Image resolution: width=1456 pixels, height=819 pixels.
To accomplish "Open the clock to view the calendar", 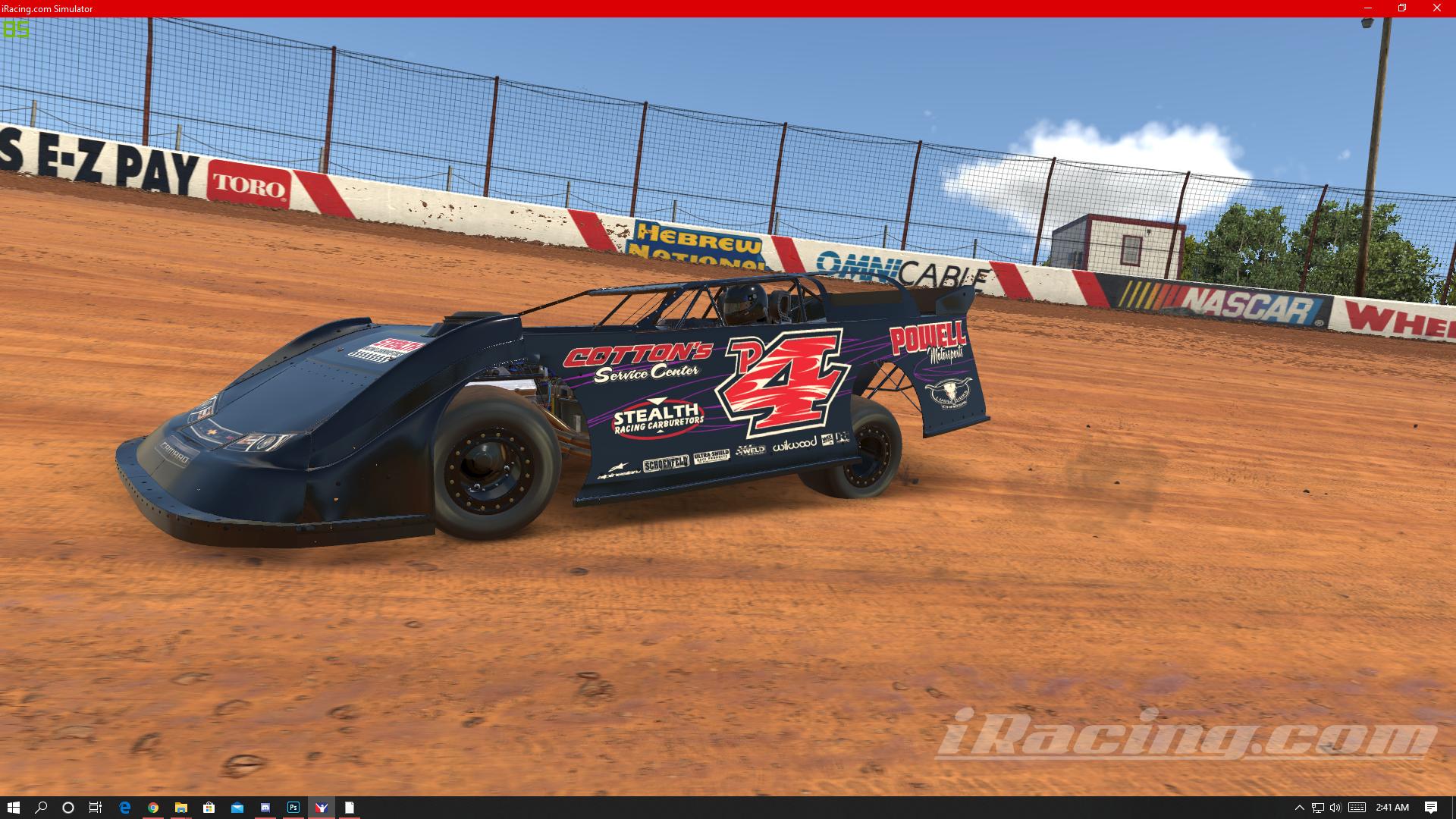I will pyautogui.click(x=1392, y=808).
